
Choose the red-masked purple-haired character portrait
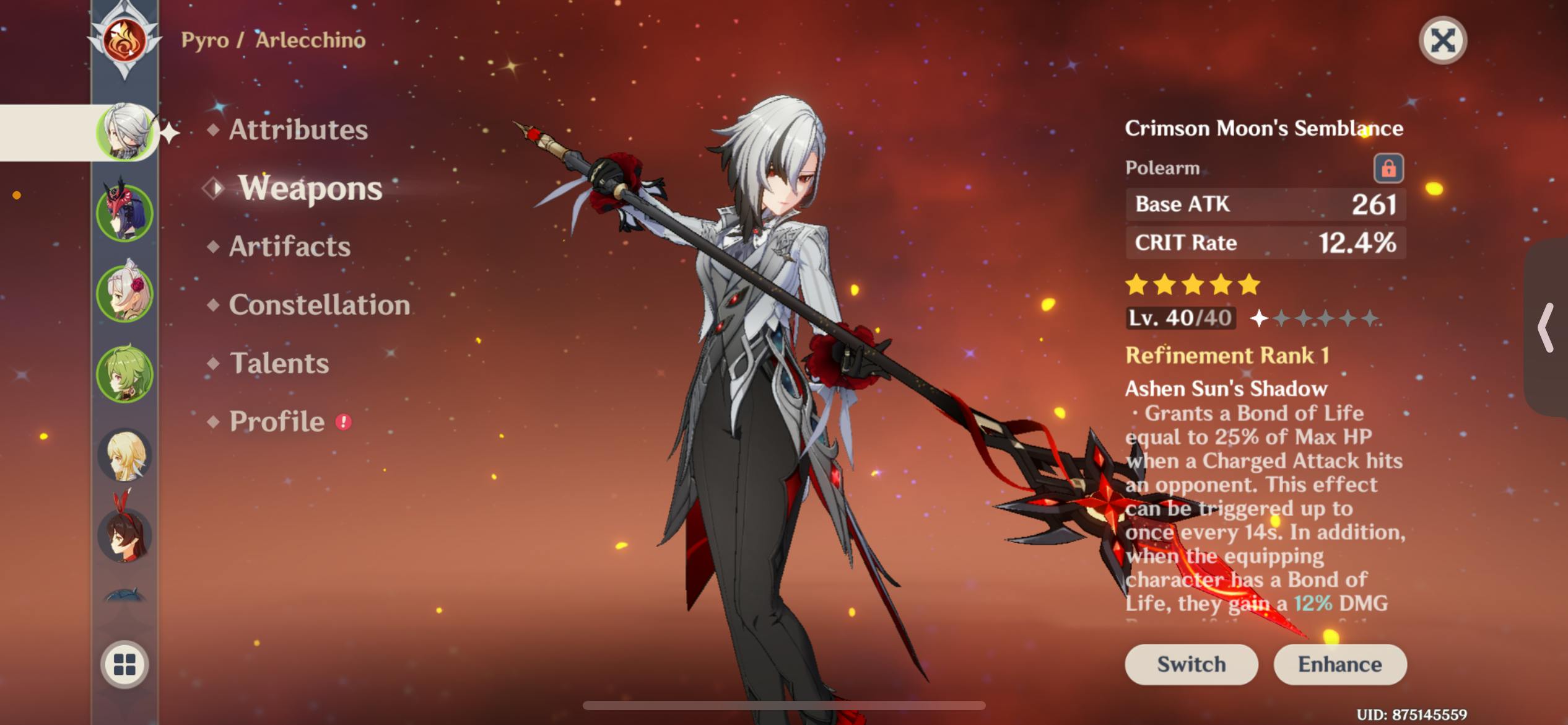click(124, 212)
